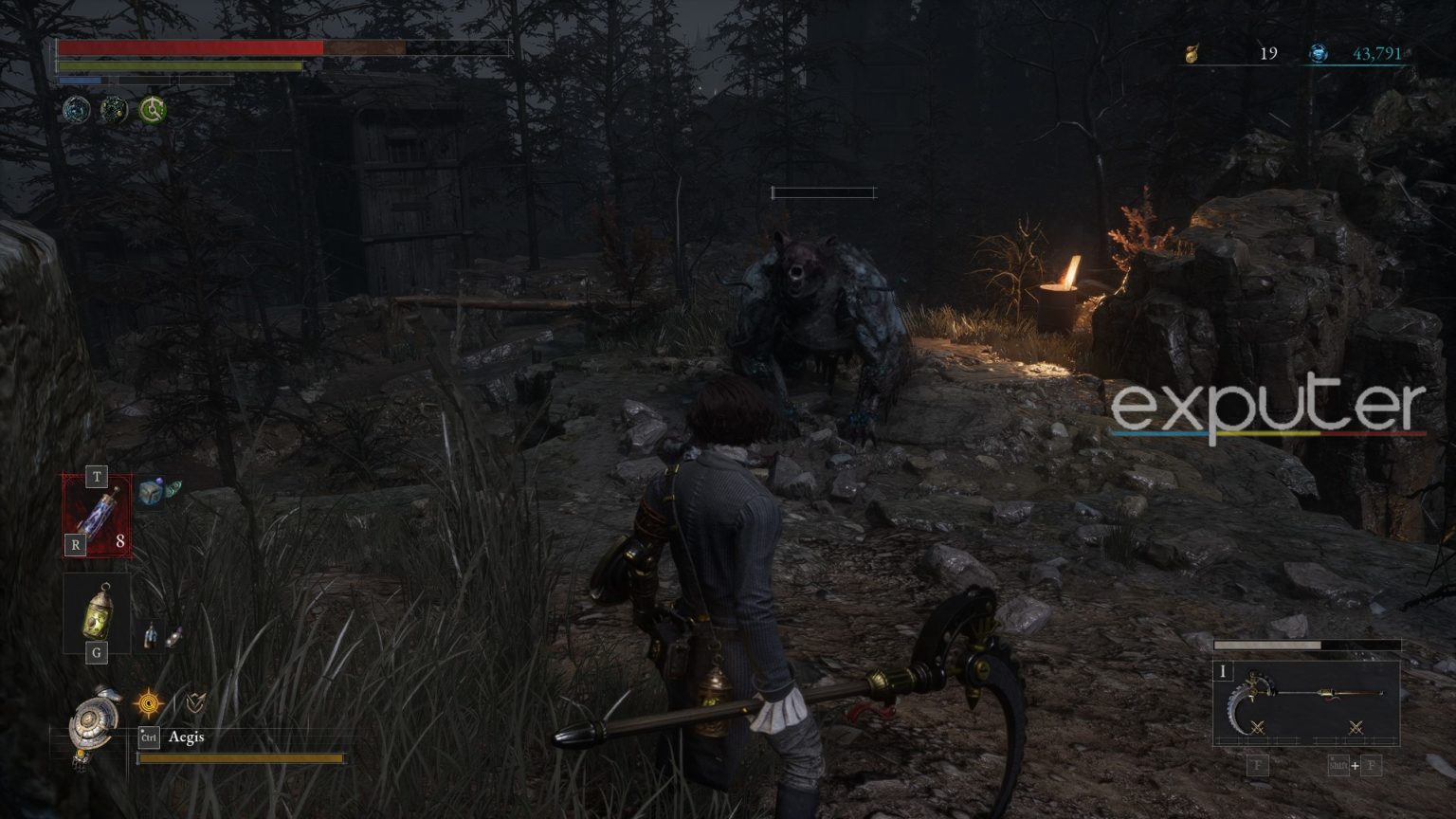Click the pale blue swirl status icon
Viewport: 1456px width, 819px height.
tap(77, 110)
